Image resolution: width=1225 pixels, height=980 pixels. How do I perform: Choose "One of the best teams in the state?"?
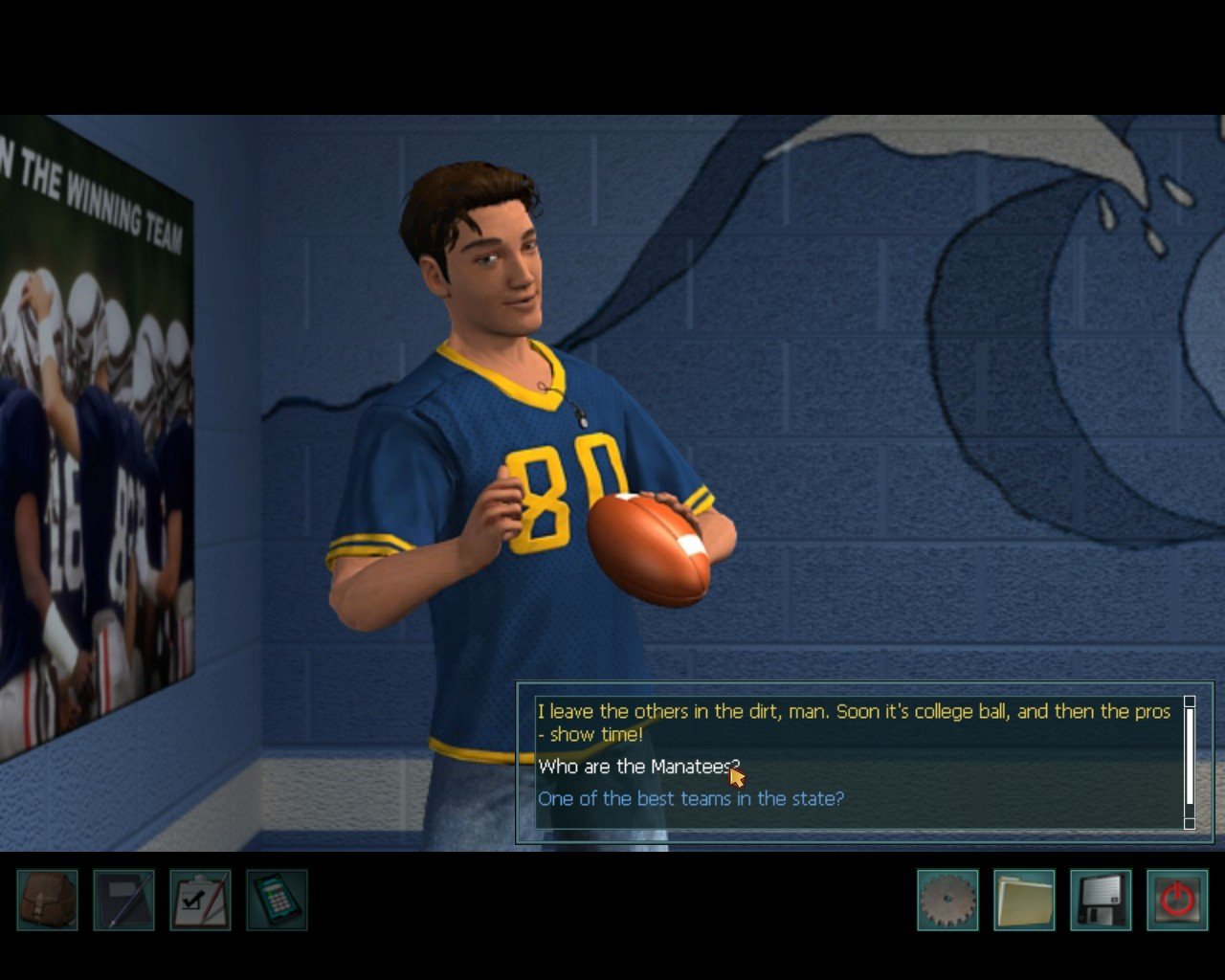pyautogui.click(x=690, y=798)
